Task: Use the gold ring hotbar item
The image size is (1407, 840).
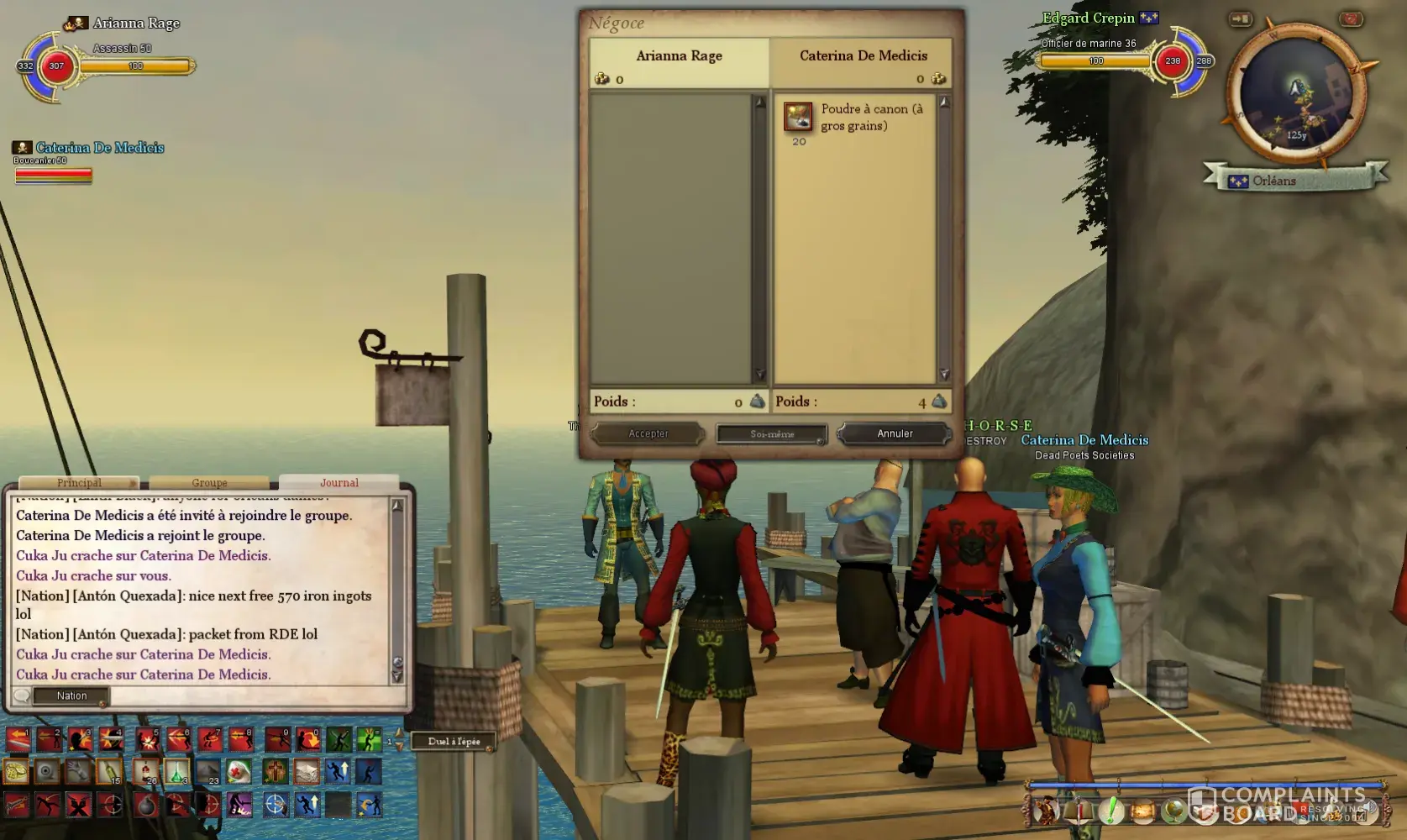Action: click(x=16, y=771)
